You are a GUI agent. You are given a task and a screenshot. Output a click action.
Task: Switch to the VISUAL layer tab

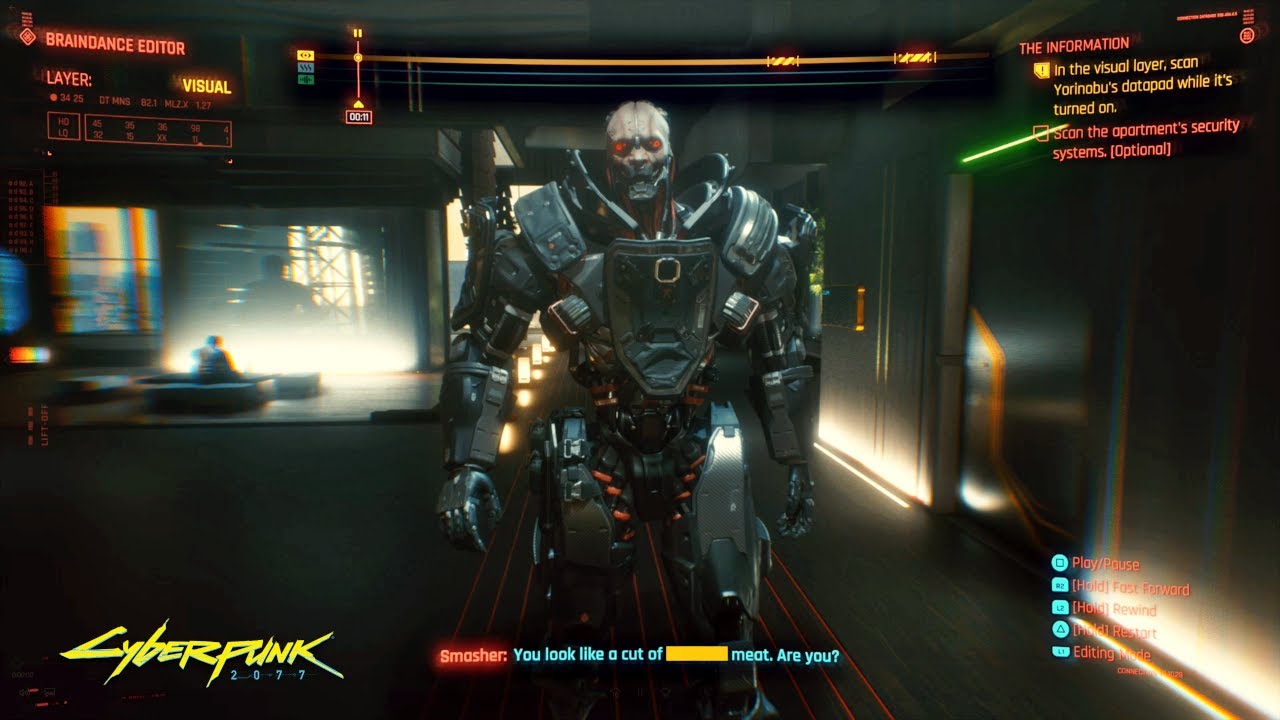[208, 87]
